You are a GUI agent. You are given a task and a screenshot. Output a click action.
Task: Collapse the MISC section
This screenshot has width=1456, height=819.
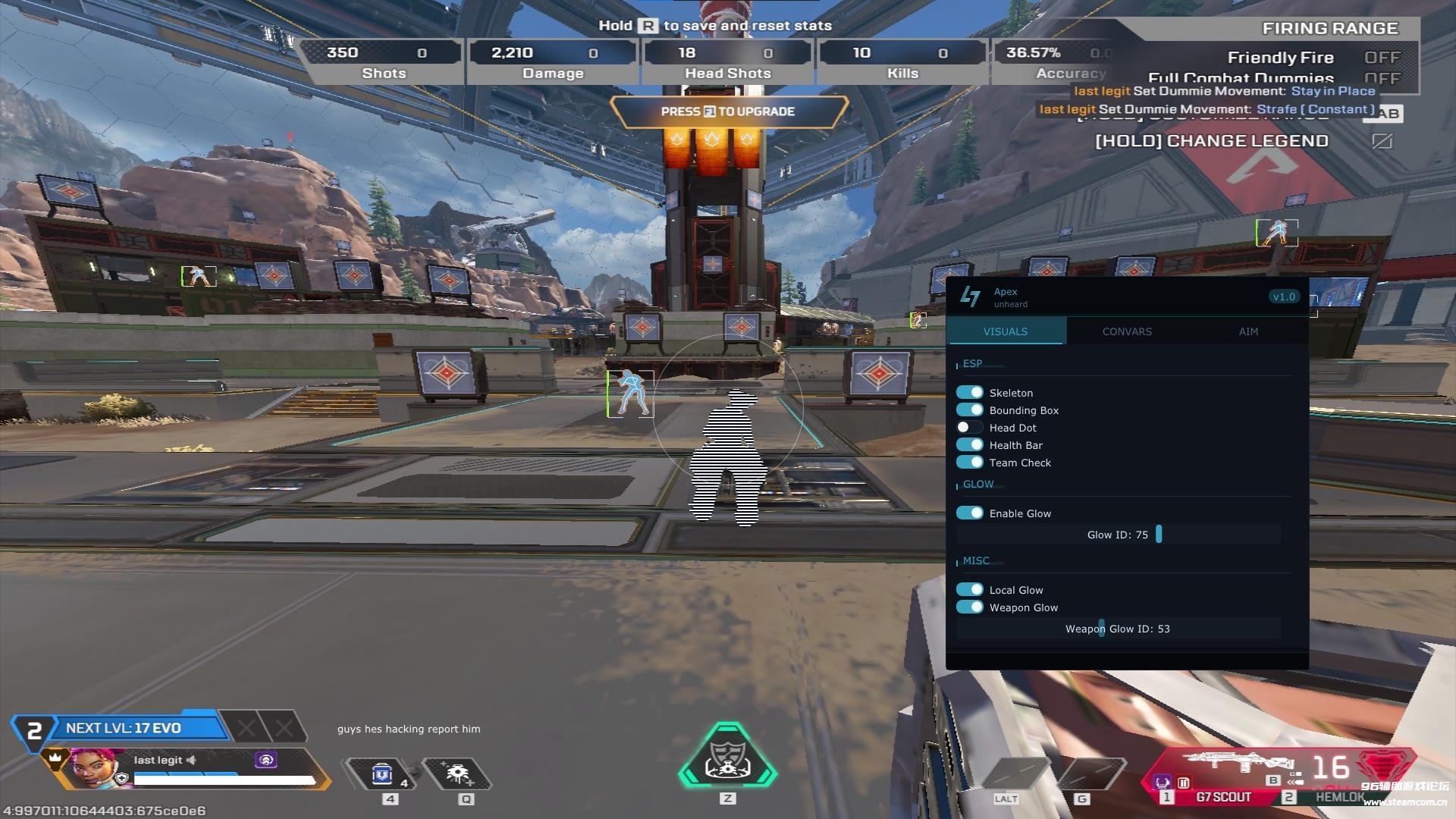(x=976, y=560)
